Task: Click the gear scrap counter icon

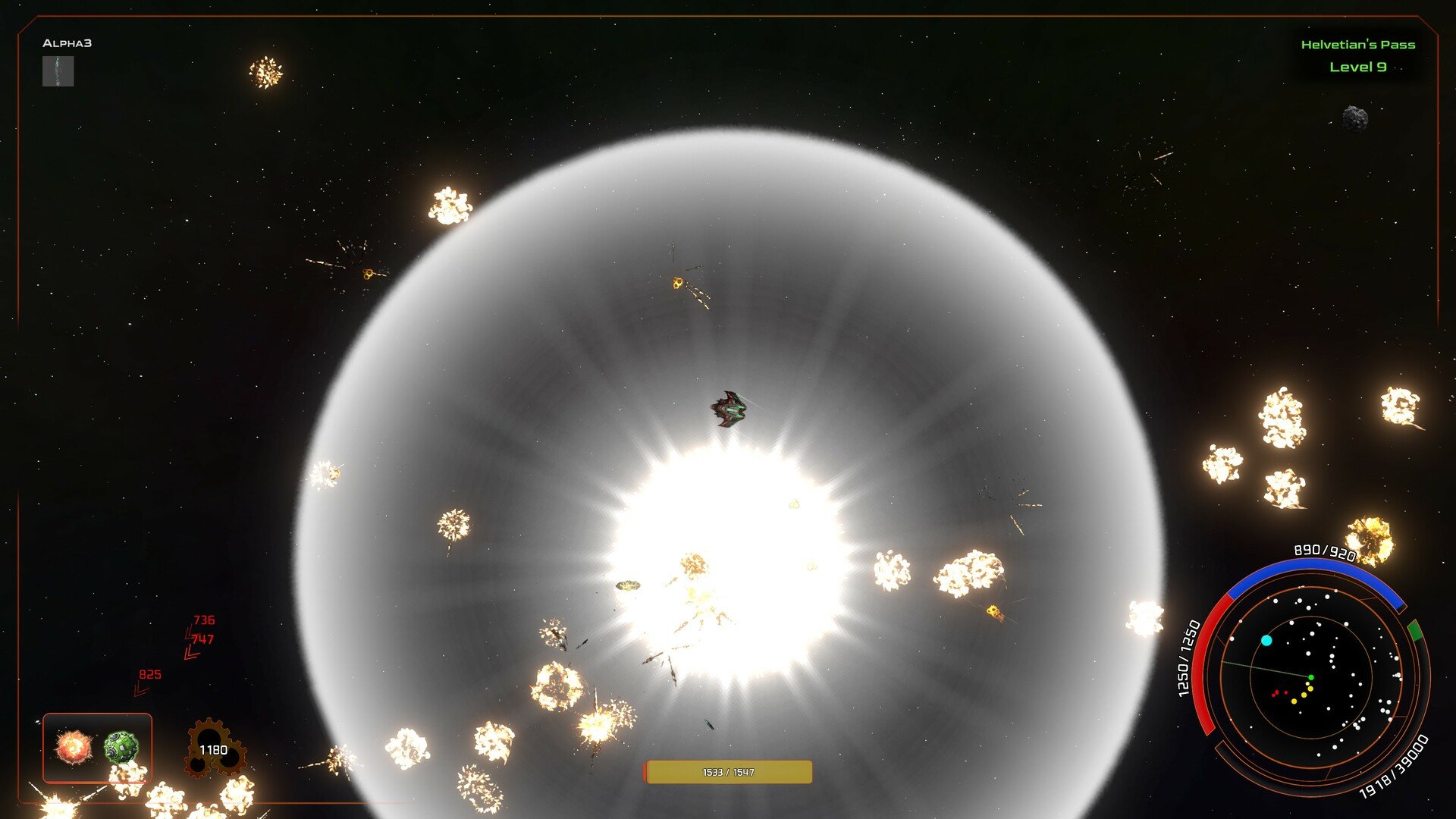Action: click(x=213, y=749)
